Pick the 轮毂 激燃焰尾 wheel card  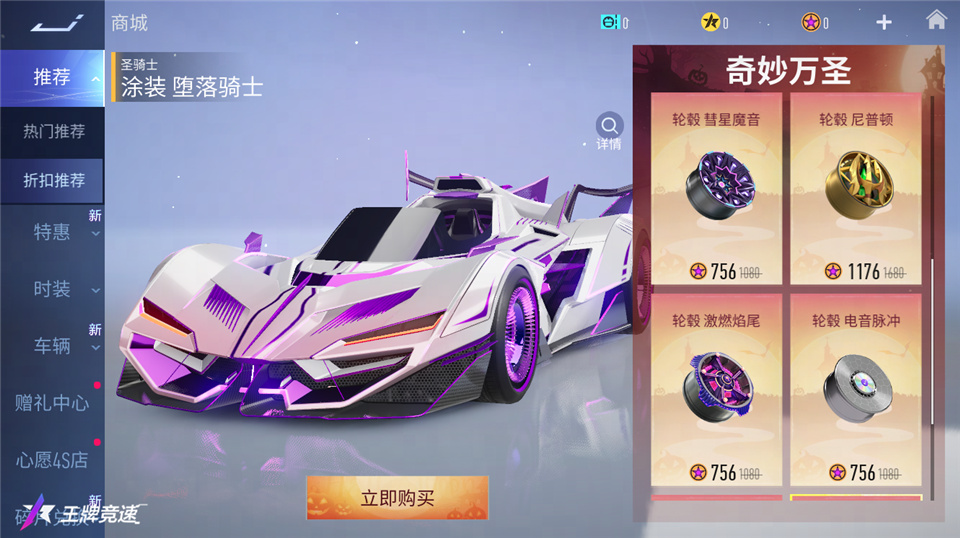tap(716, 390)
